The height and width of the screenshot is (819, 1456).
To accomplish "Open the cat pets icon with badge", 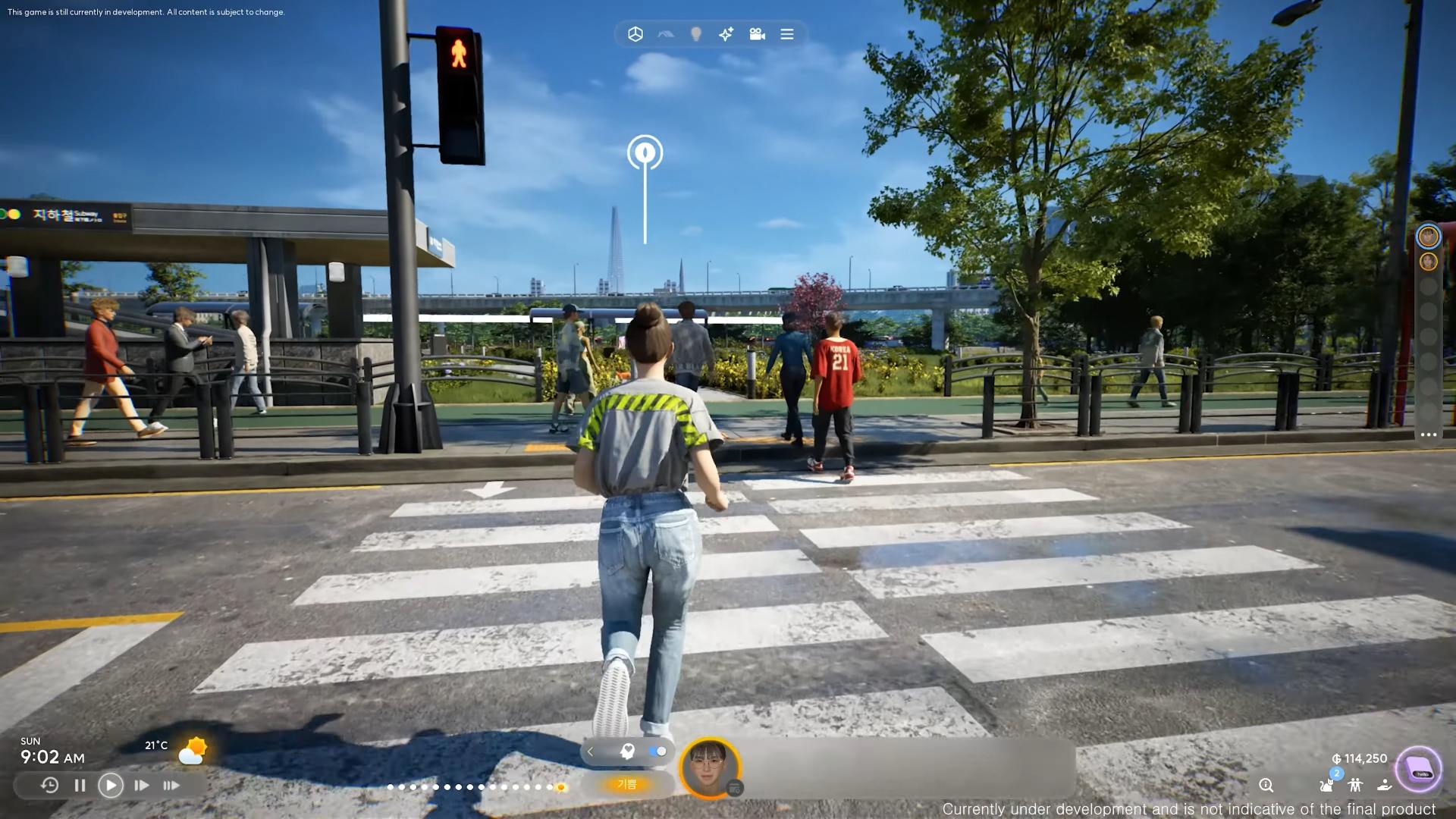I will click(1326, 785).
